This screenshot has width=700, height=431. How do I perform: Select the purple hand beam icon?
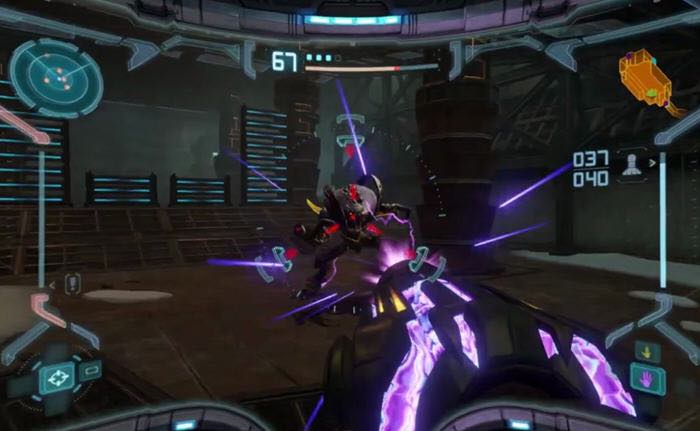[646, 378]
